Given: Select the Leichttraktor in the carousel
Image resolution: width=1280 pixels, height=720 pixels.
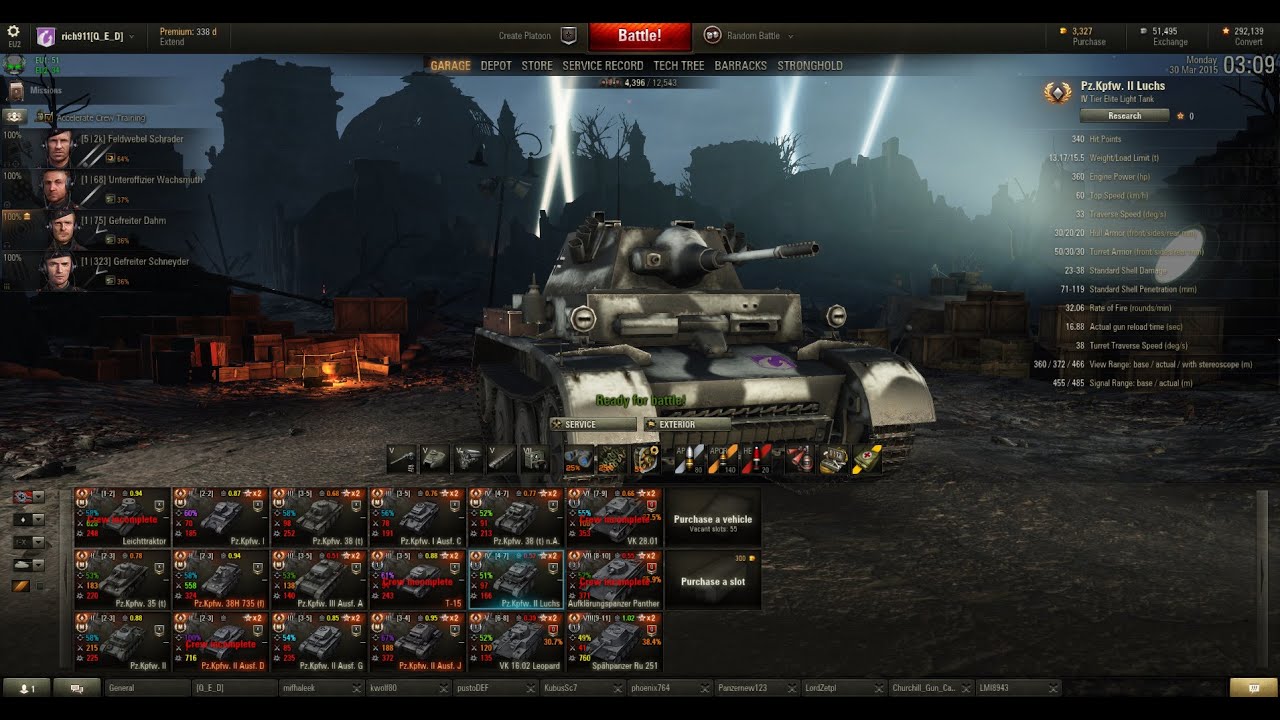Looking at the screenshot, I should (121, 518).
